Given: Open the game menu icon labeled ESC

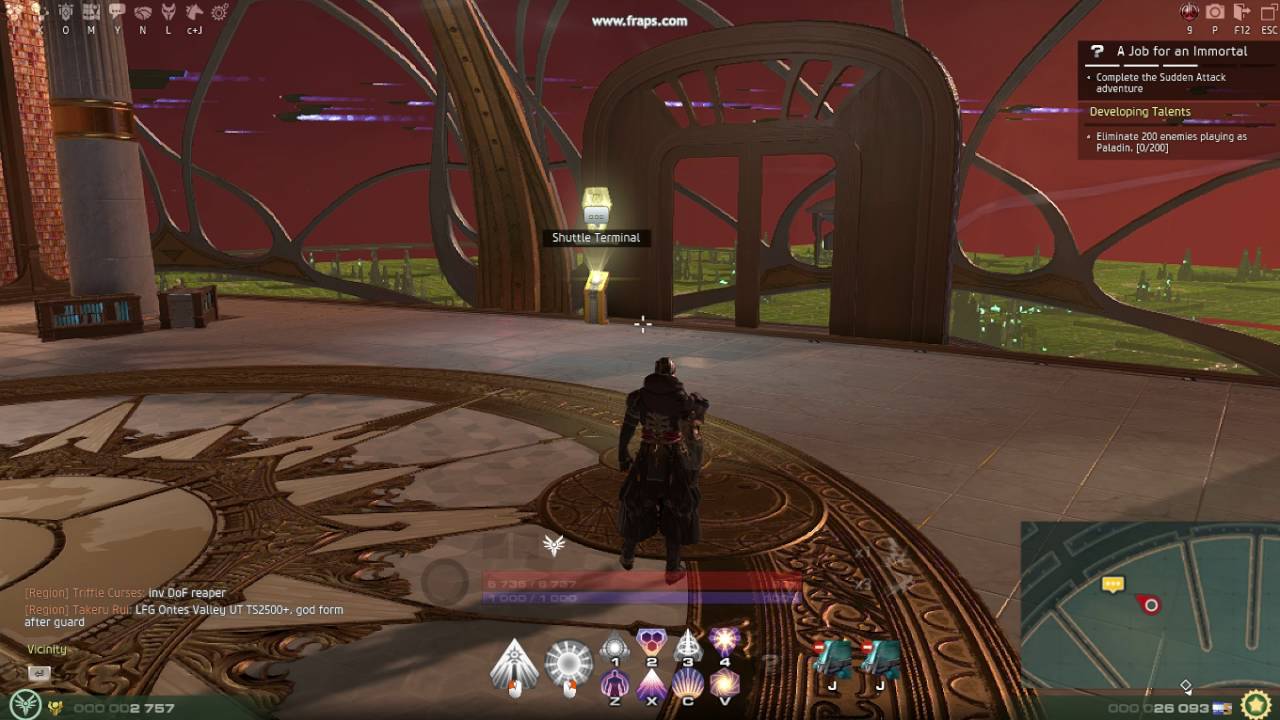Looking at the screenshot, I should coord(1267,12).
